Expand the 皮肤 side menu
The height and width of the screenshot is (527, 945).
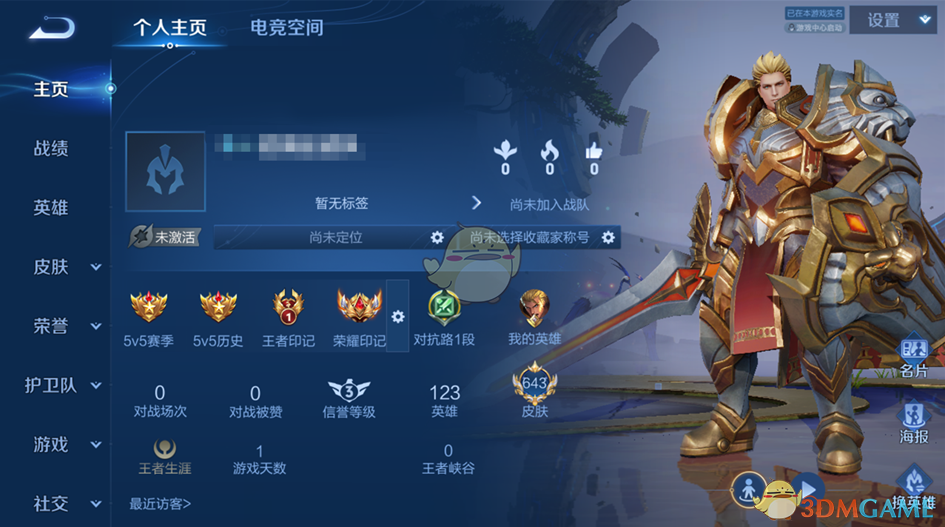(x=66, y=267)
